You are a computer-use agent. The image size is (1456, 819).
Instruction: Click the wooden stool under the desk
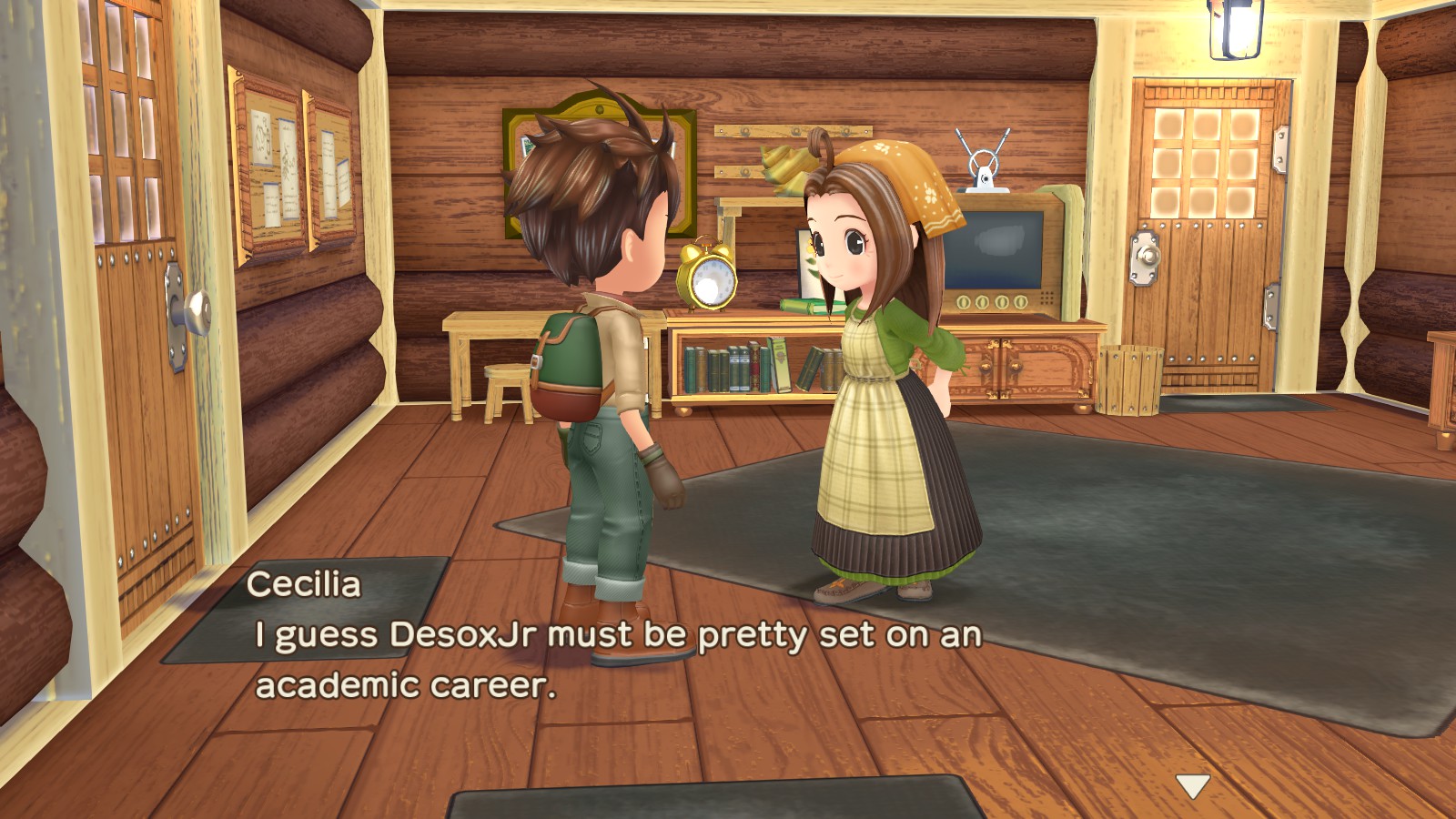click(506, 382)
